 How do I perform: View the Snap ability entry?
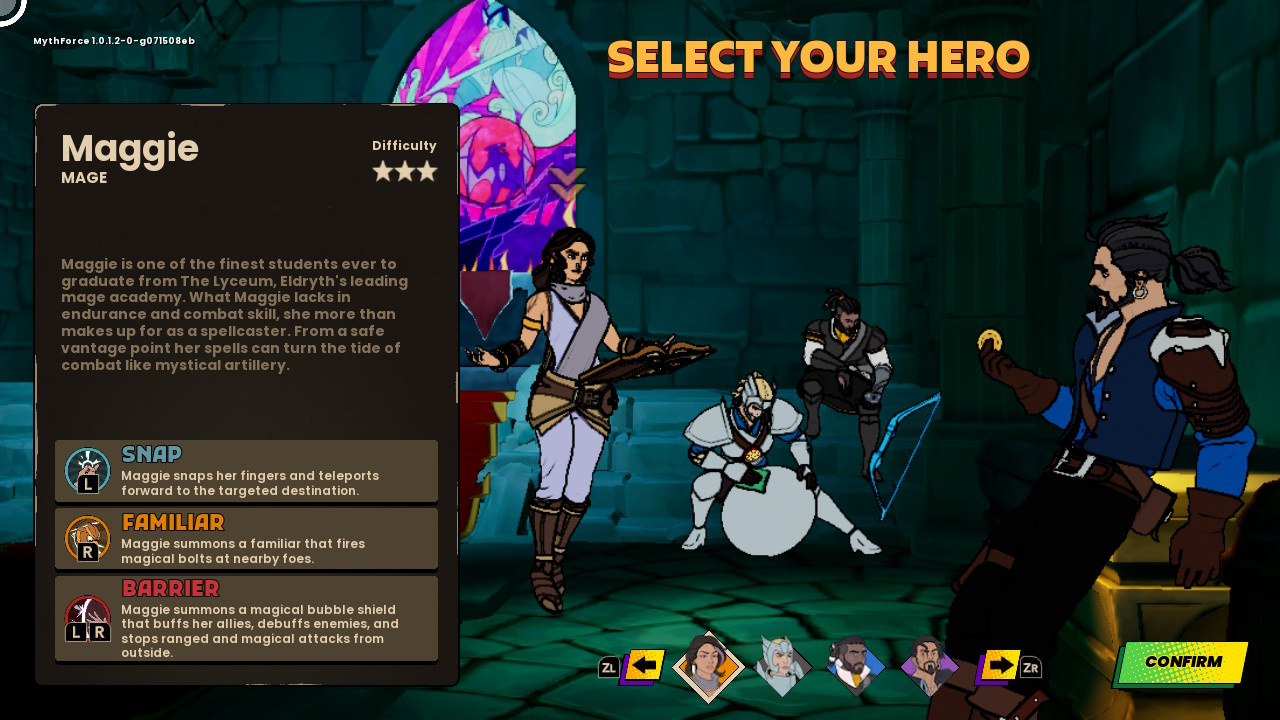[x=246, y=470]
